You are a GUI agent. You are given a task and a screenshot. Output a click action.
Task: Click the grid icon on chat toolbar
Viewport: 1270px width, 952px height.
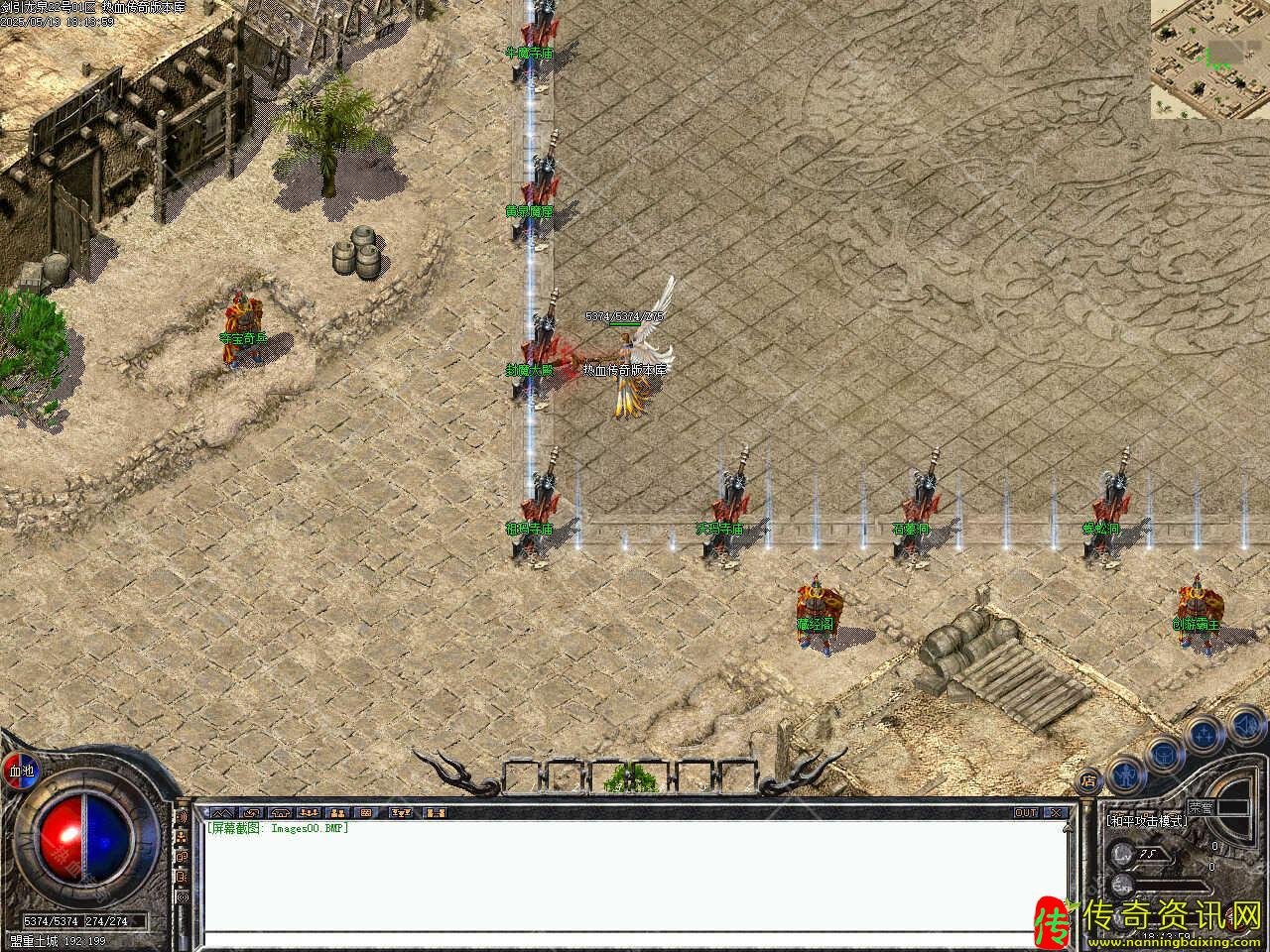pyautogui.click(x=365, y=812)
